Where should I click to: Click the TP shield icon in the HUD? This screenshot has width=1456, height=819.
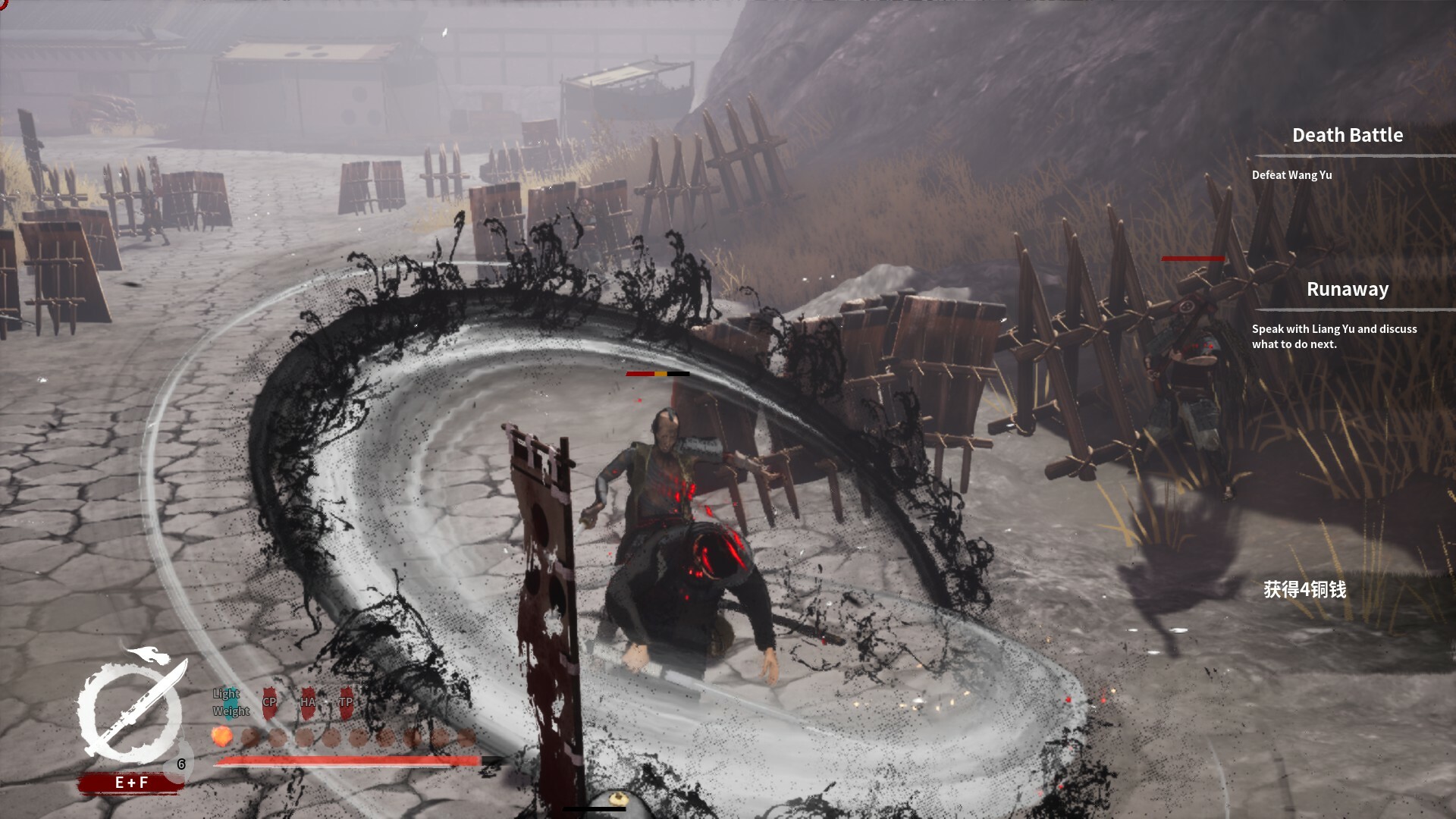coord(346,701)
